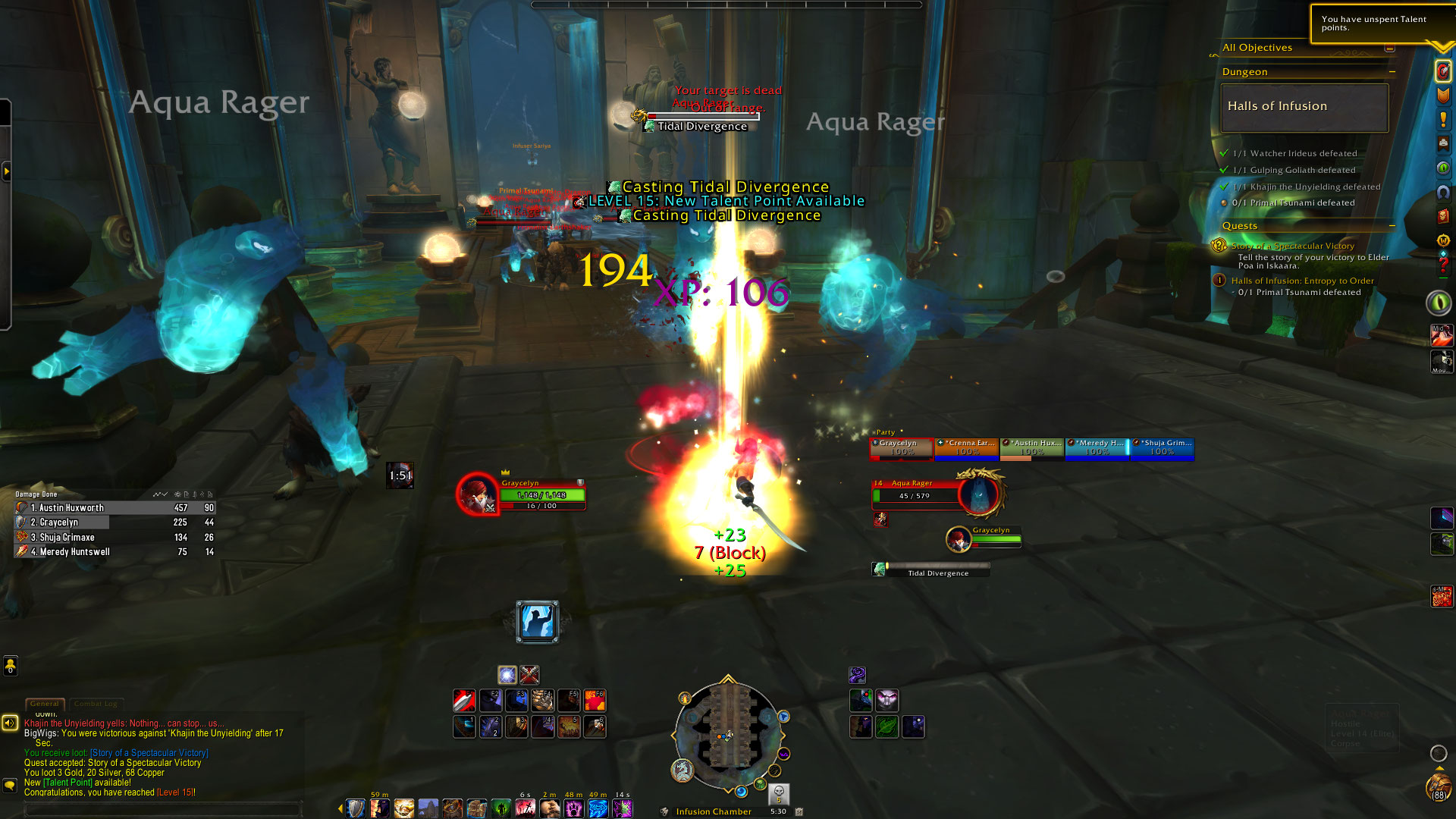Use the F6 red-orange ability slot
This screenshot has height=819, width=1456.
[x=595, y=700]
